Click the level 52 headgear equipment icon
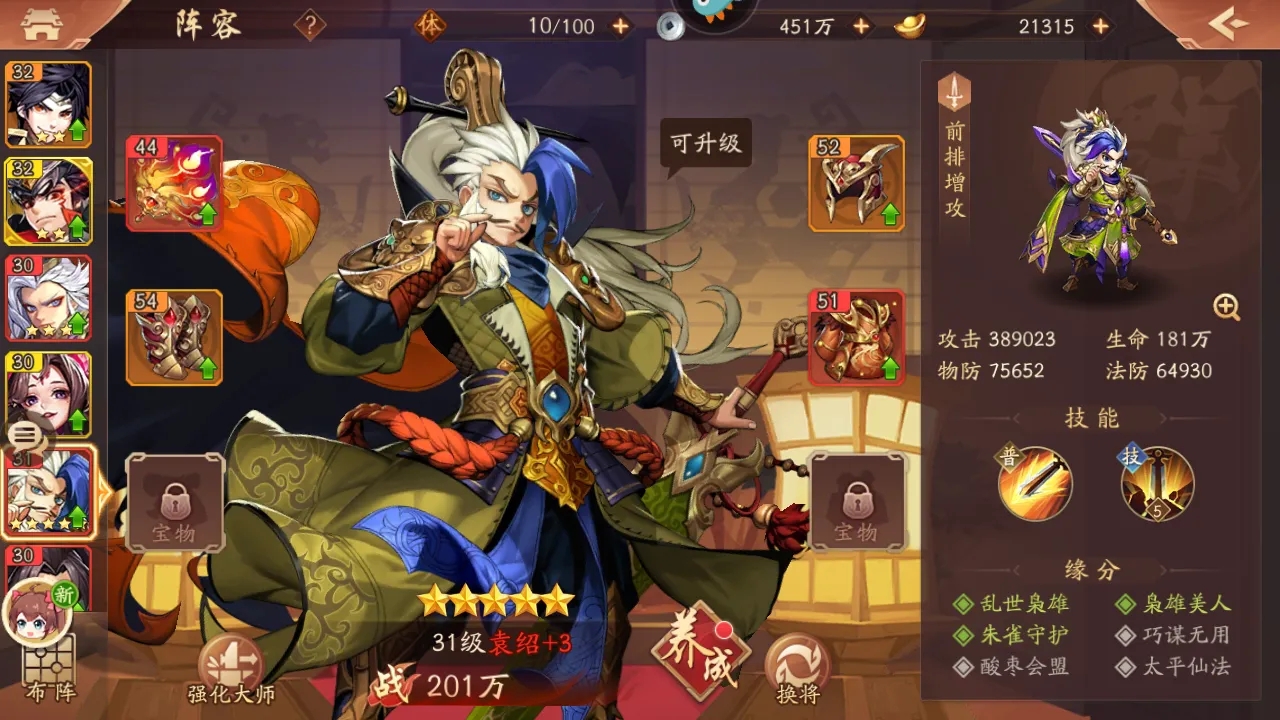 tap(855, 182)
